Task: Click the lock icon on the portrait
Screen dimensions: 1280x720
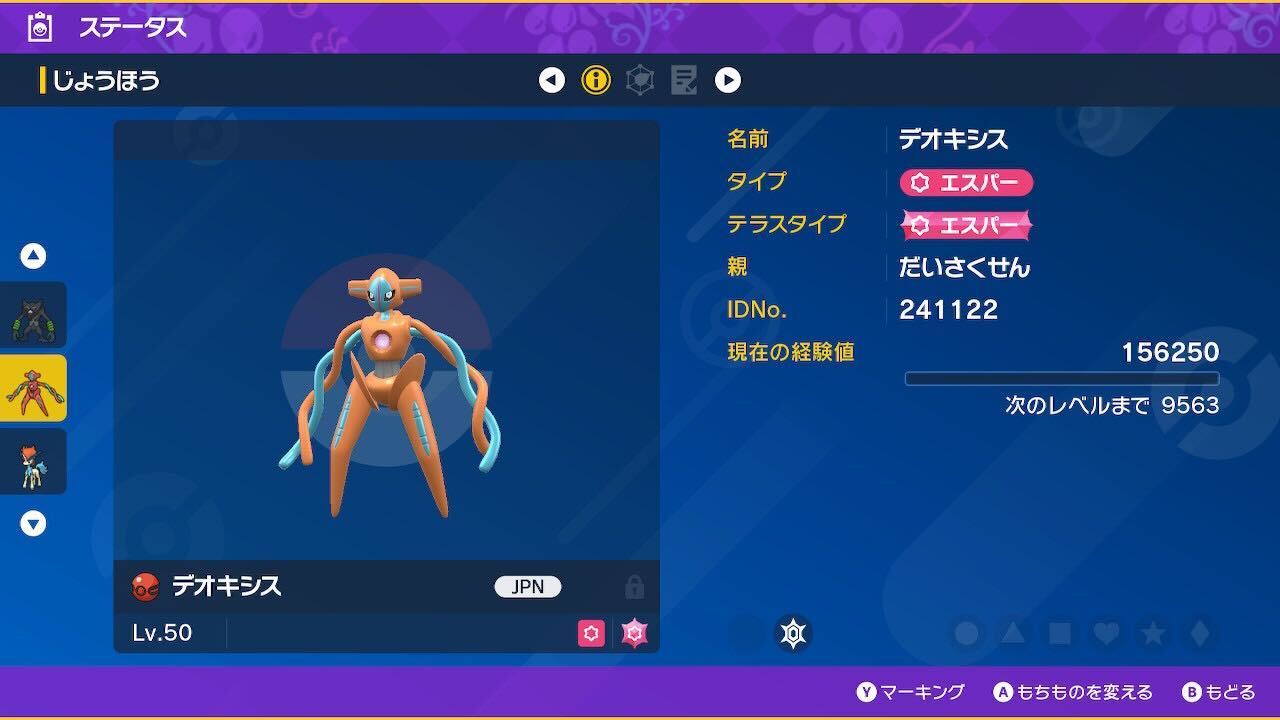Action: click(636, 587)
